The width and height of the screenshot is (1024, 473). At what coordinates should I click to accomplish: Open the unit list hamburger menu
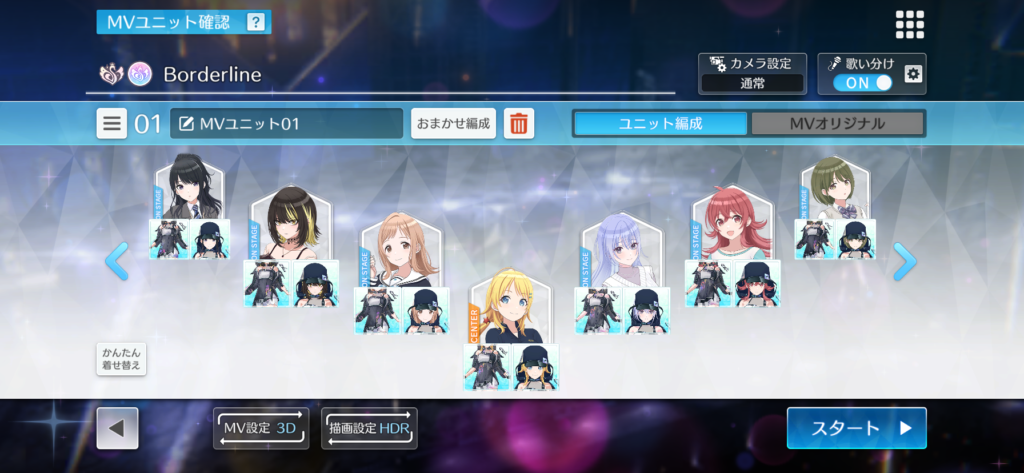(112, 124)
